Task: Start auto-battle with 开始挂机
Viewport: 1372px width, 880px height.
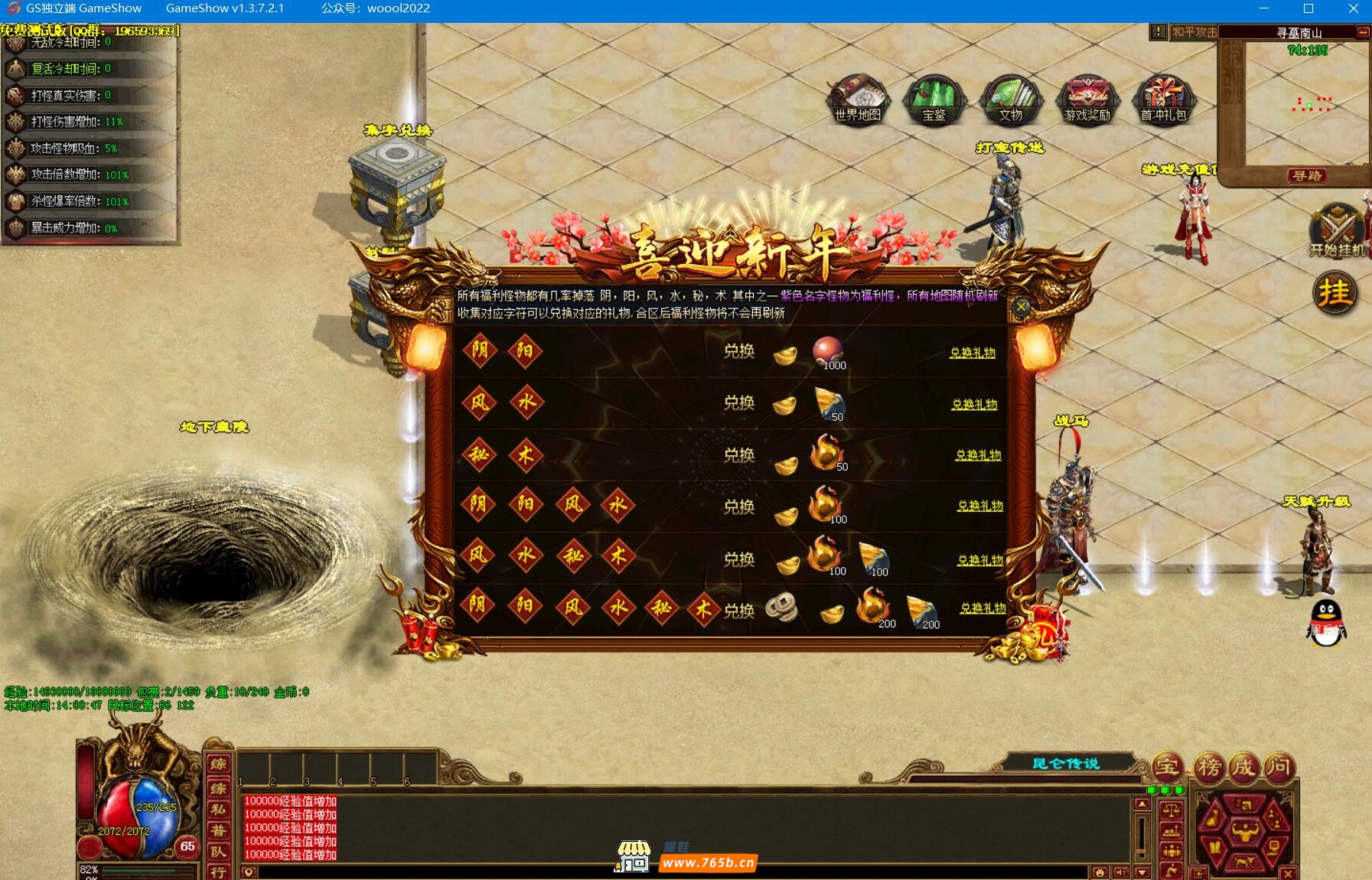Action: pyautogui.click(x=1338, y=231)
